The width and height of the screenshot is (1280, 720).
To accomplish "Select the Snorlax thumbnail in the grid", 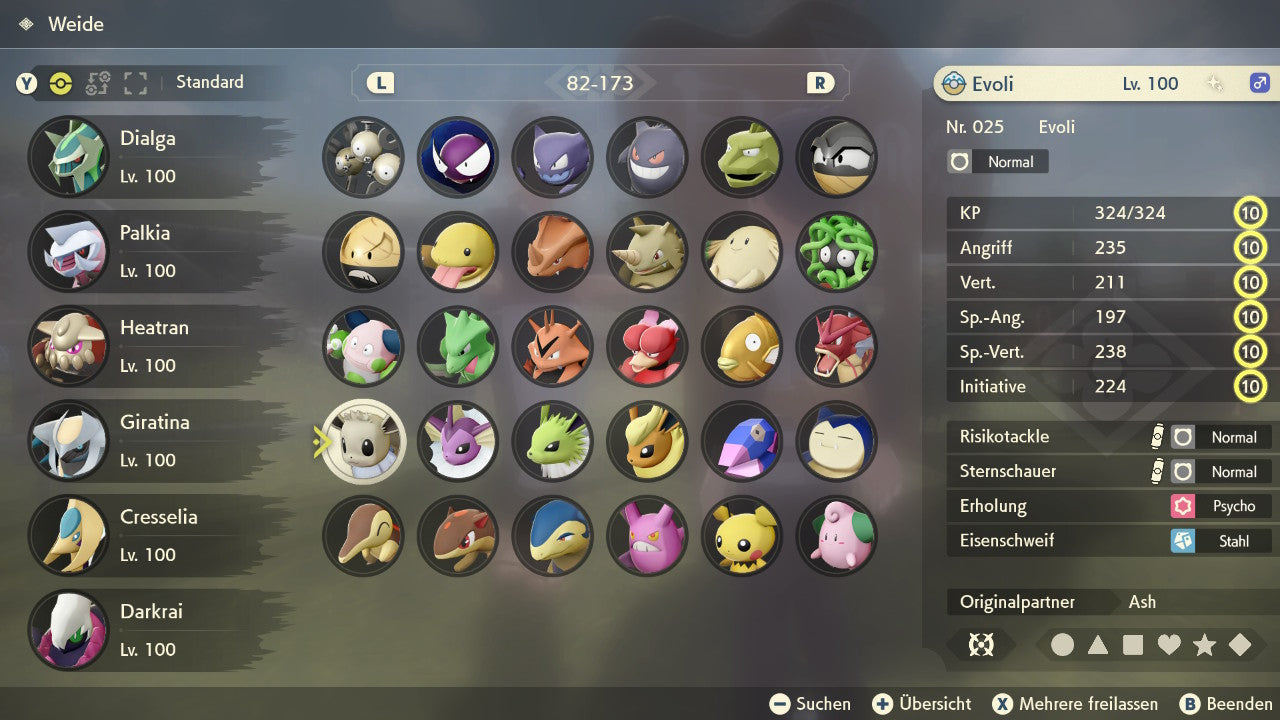I will pyautogui.click(x=837, y=441).
